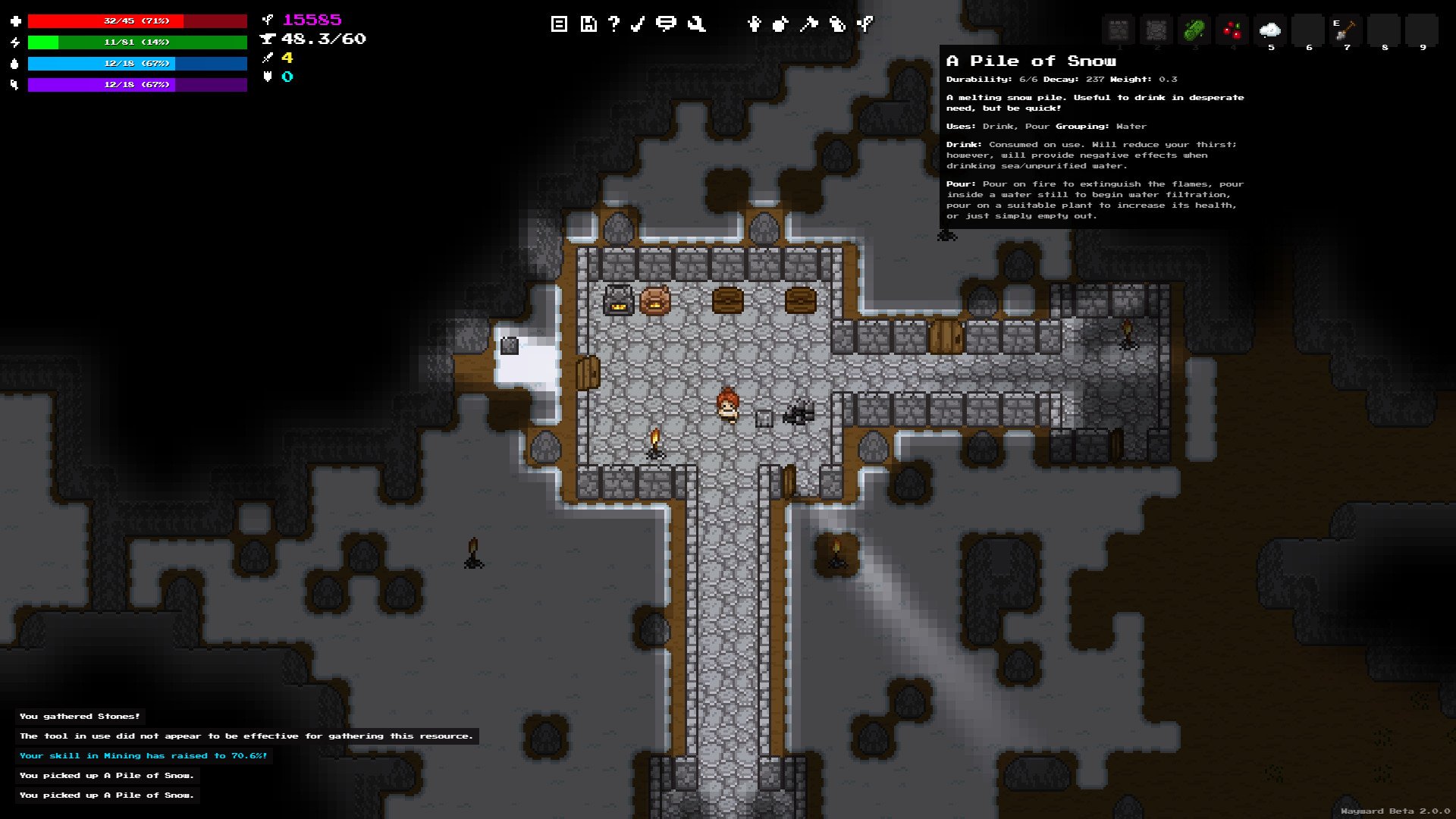
Task: Select the cucumber in hotbar slot 3
Action: pos(1193,30)
